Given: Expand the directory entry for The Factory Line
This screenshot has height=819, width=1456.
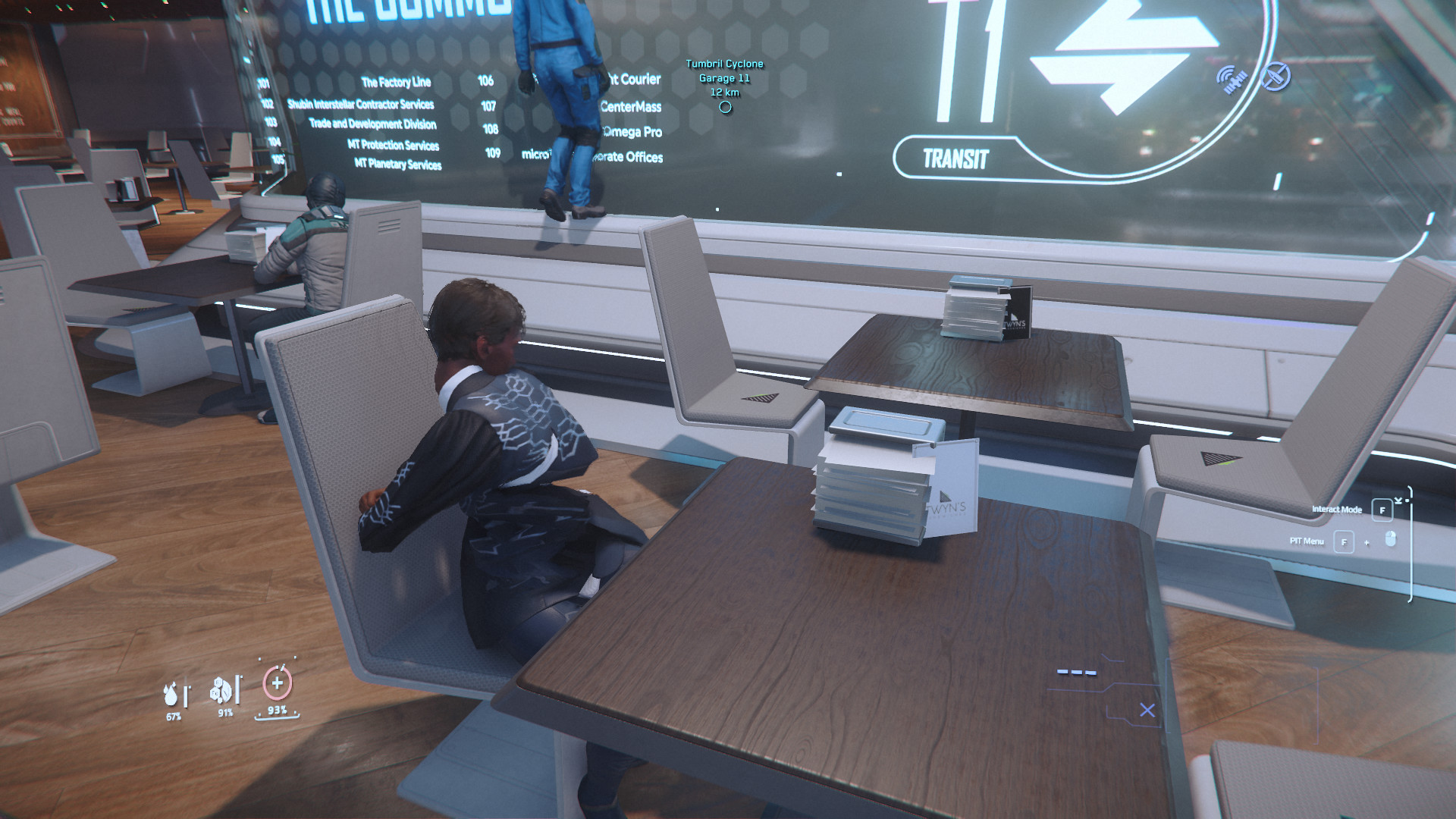Looking at the screenshot, I should point(397,82).
